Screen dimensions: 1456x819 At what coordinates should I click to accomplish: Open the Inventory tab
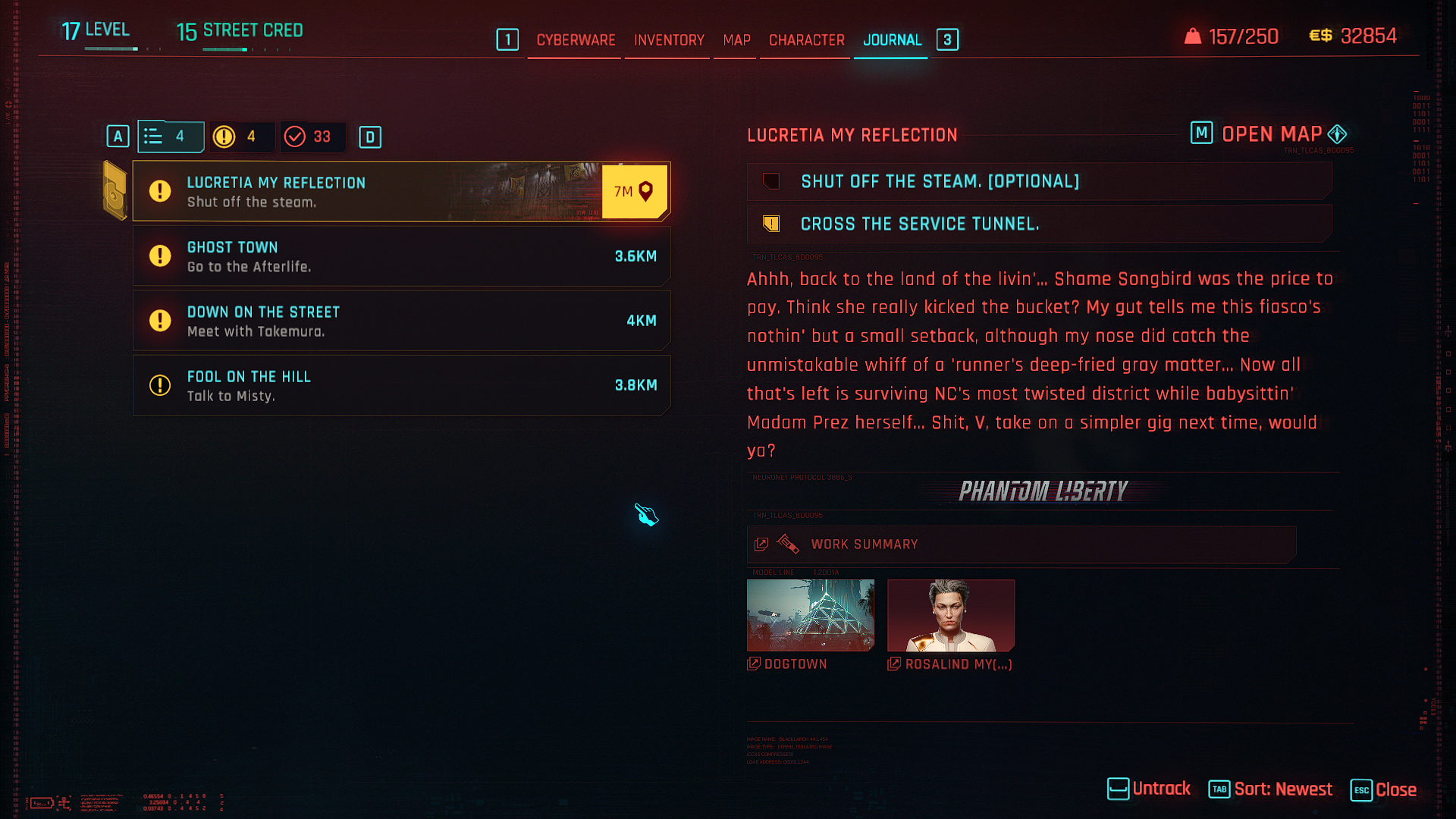click(x=669, y=40)
